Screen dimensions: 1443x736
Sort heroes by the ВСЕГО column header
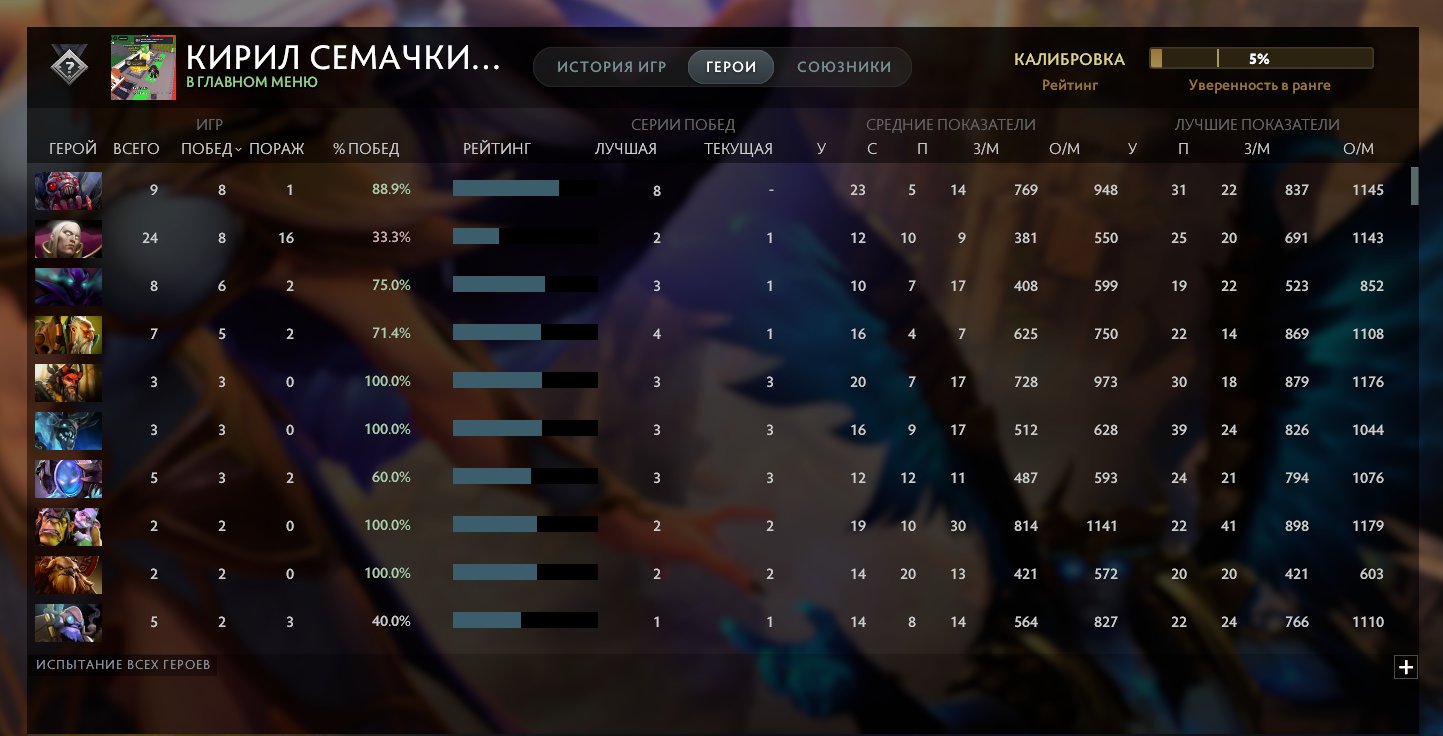136,148
